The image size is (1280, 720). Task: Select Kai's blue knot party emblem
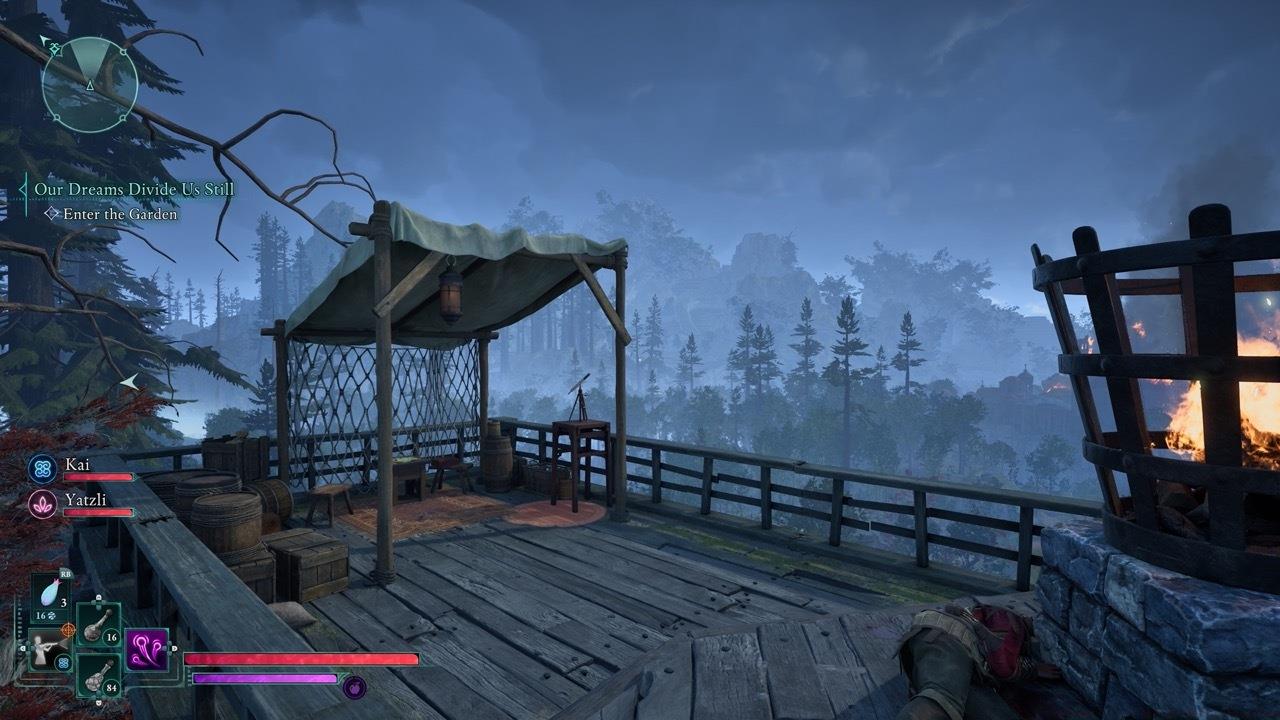point(41,467)
